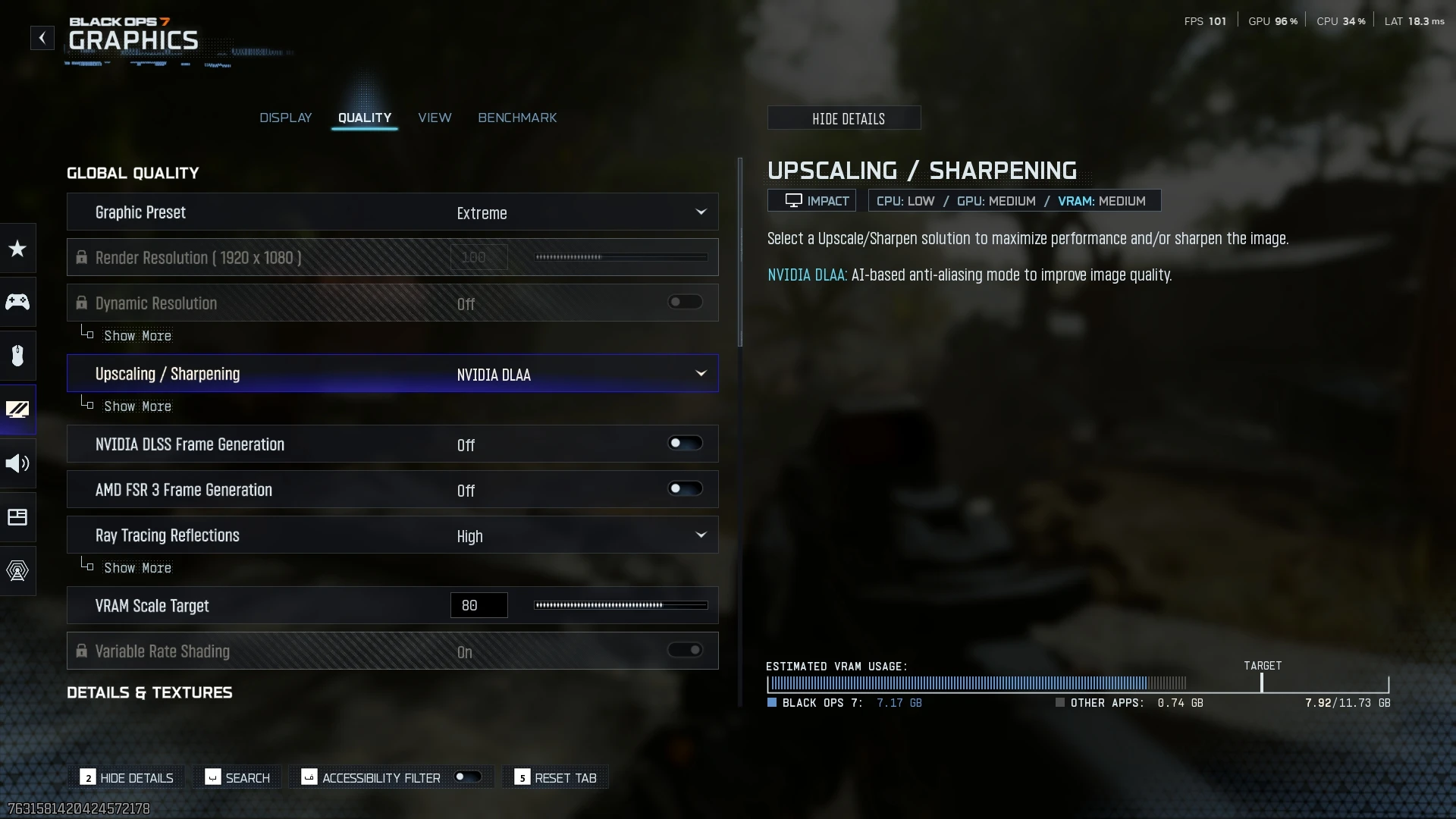
Task: Switch to the Display tab
Action: tap(285, 118)
